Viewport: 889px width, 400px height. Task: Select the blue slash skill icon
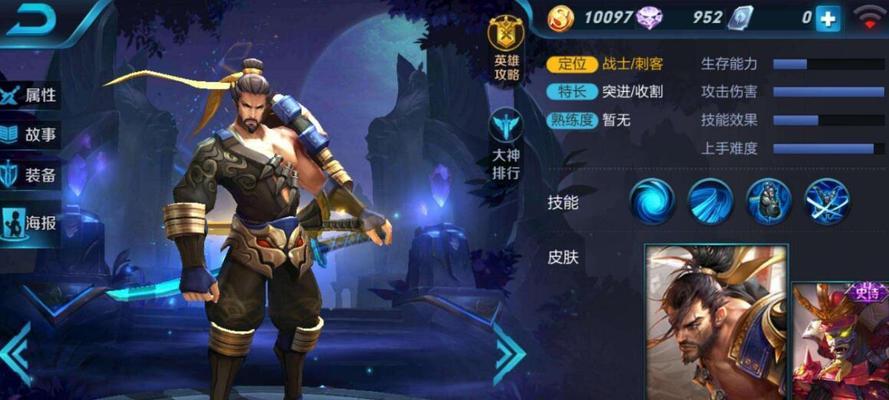[x=710, y=201]
